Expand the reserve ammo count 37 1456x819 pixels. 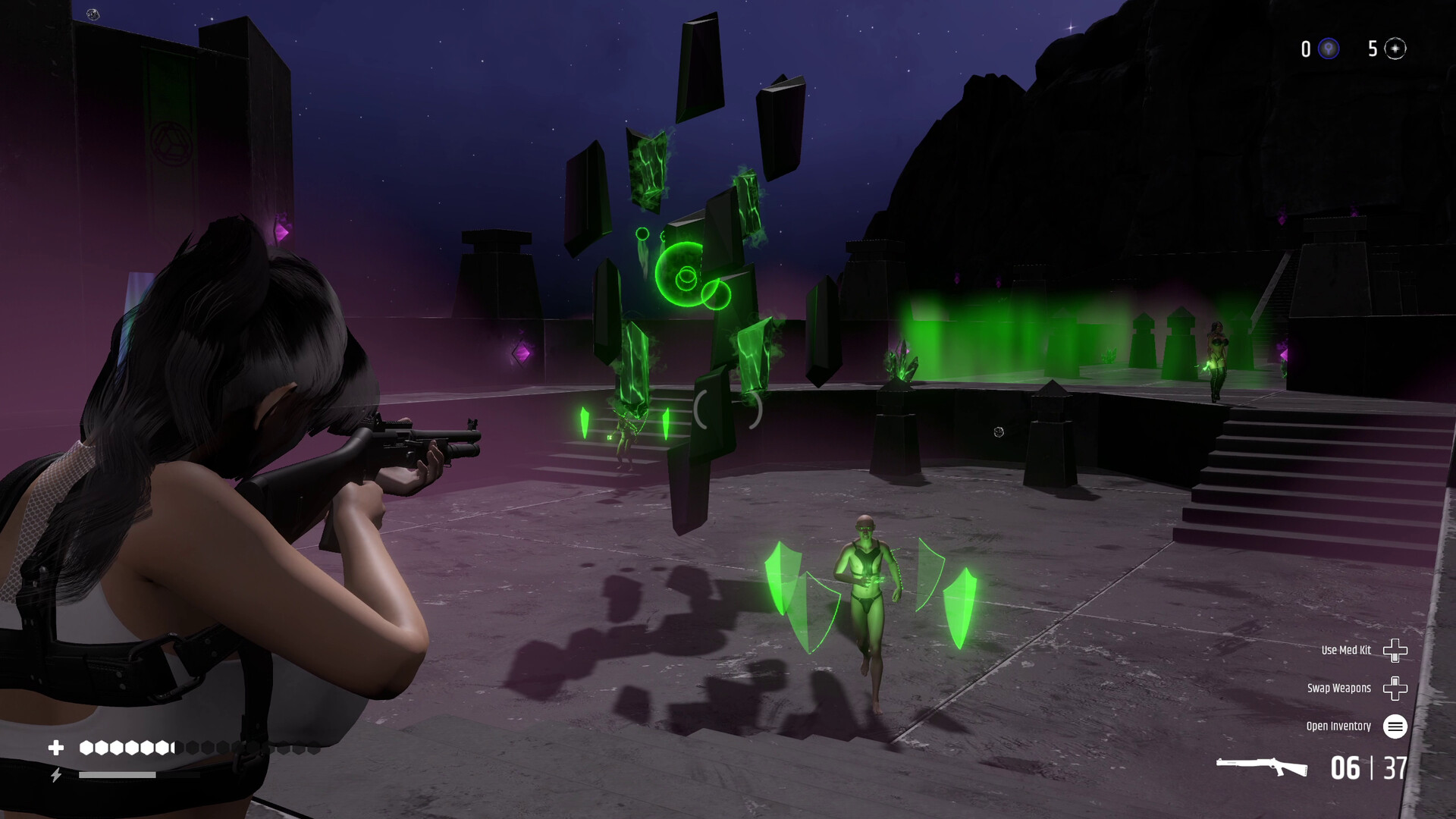click(1394, 769)
